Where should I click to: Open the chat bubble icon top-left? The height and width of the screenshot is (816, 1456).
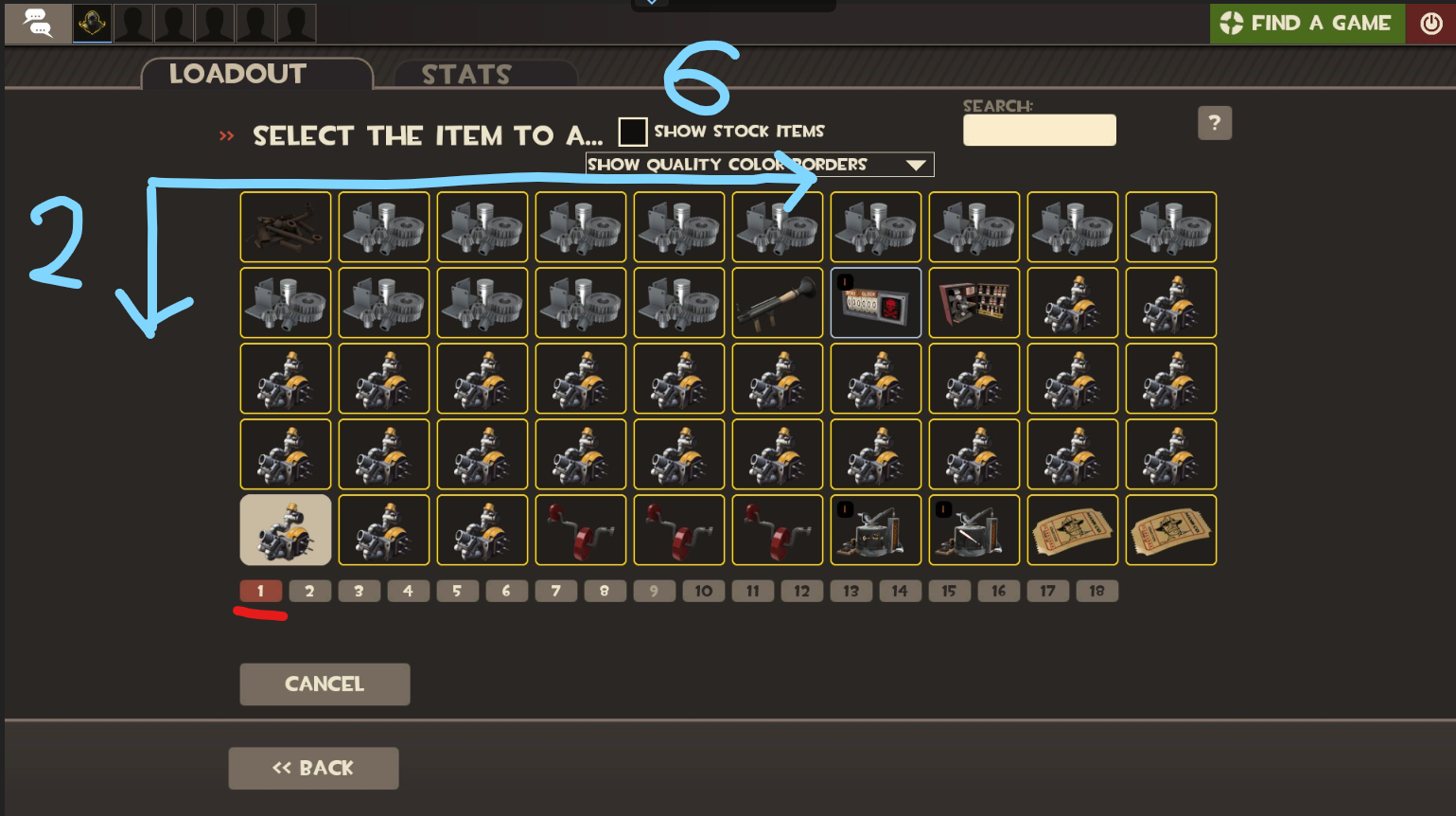[37, 23]
